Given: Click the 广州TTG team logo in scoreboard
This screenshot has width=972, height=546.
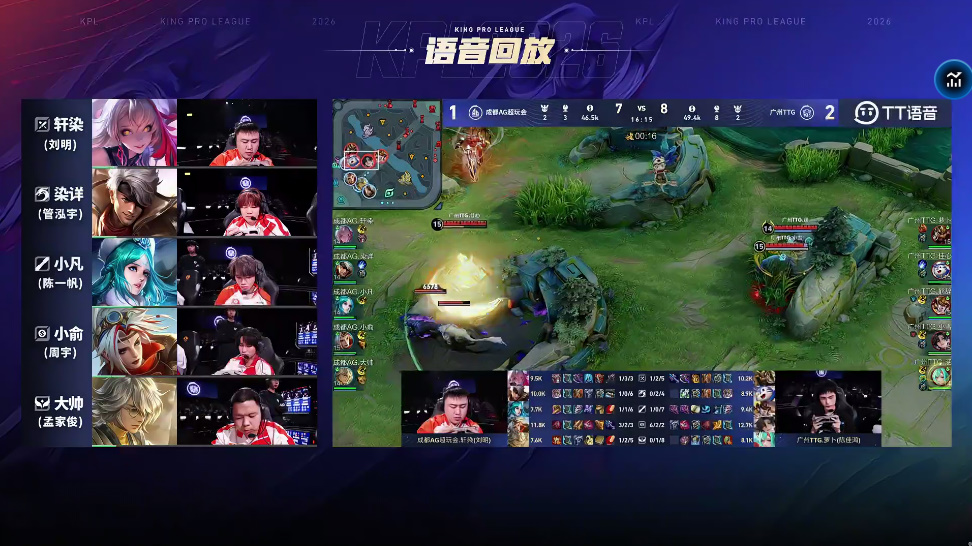Looking at the screenshot, I should point(806,112).
